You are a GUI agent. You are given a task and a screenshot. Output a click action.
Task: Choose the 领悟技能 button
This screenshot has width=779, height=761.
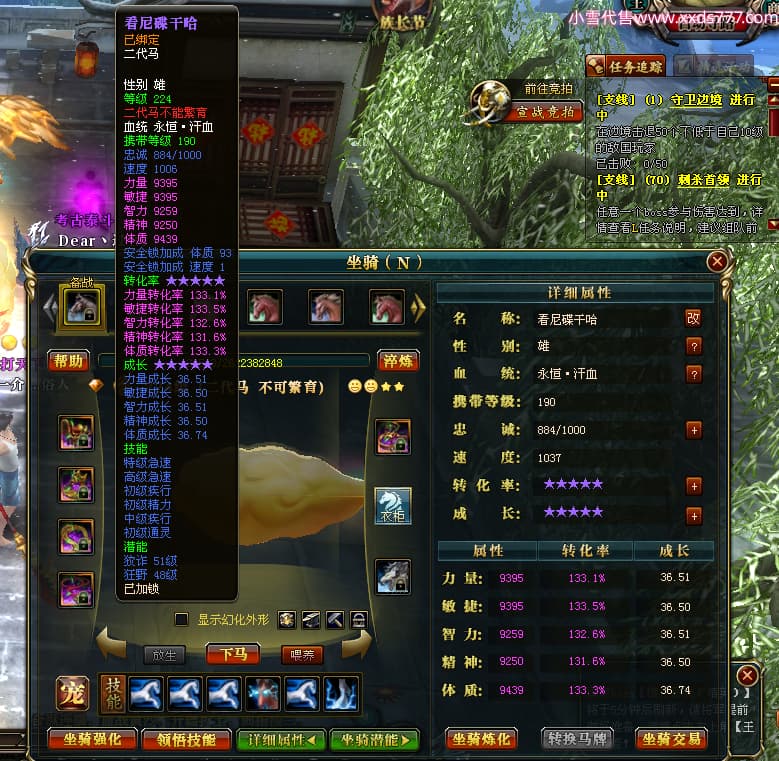(187, 740)
